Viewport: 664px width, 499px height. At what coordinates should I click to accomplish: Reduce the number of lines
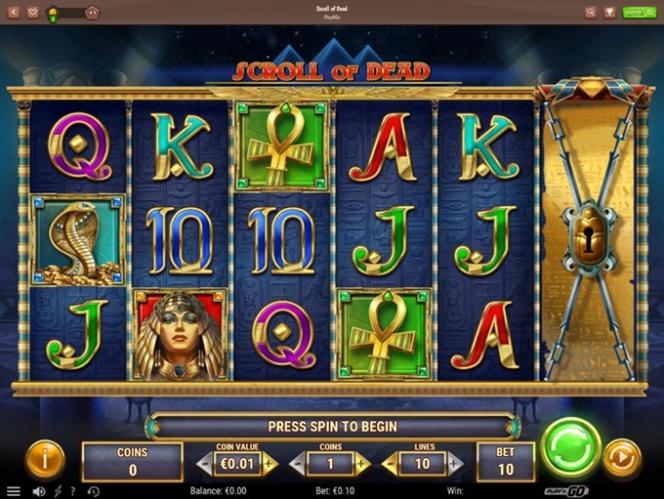[389, 464]
